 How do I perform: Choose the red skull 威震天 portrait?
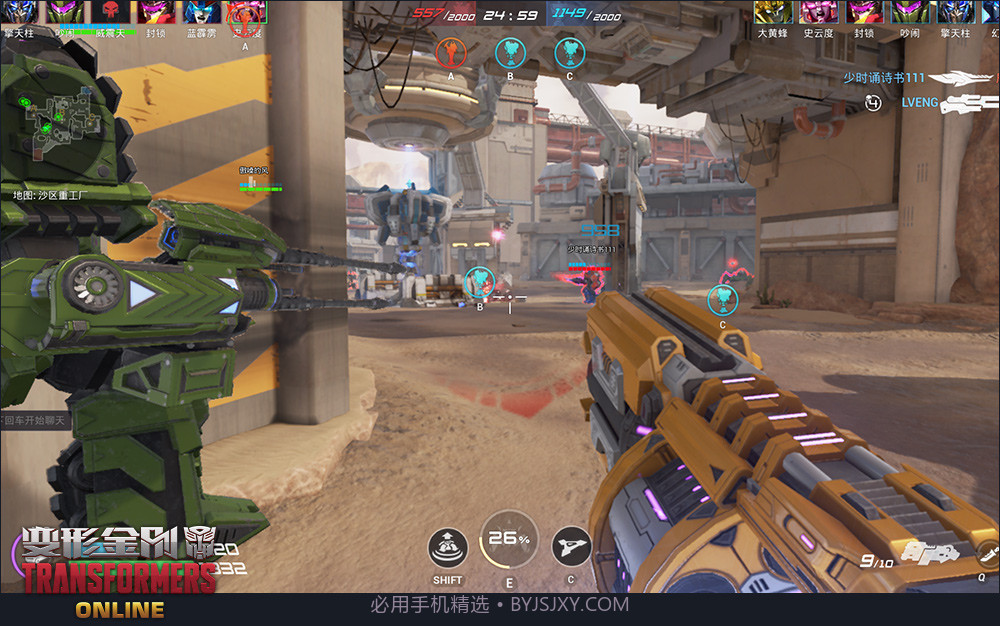(112, 12)
